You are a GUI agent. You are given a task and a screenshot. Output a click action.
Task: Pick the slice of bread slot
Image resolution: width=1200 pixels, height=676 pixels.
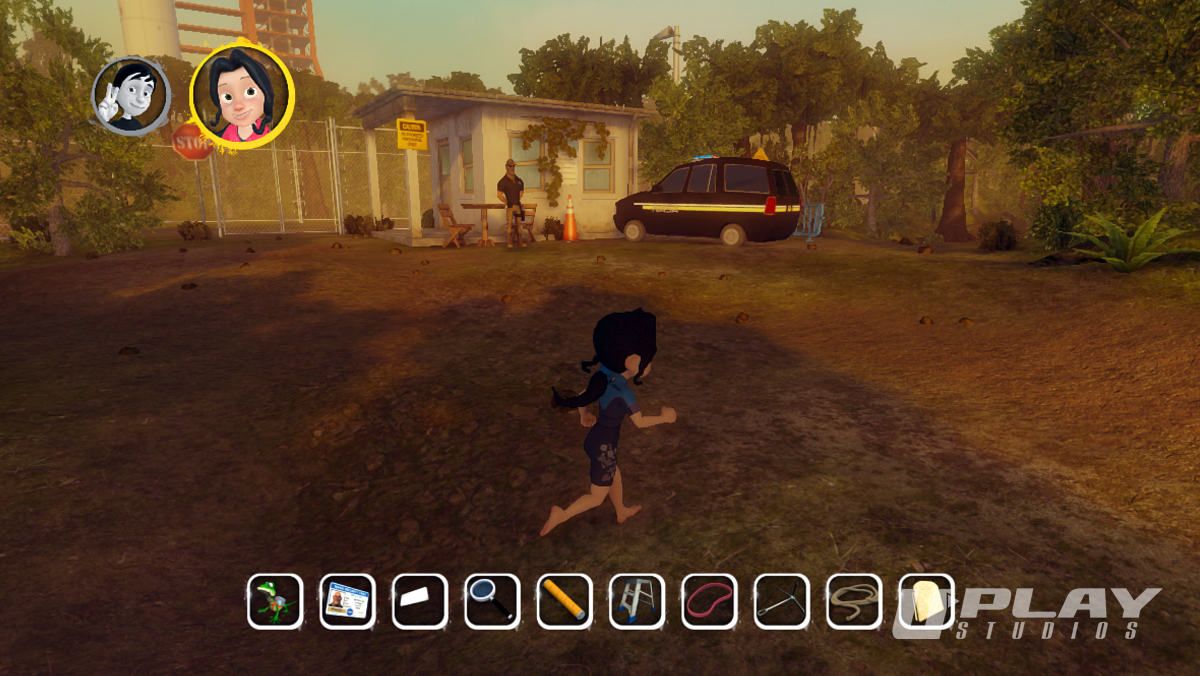click(926, 601)
